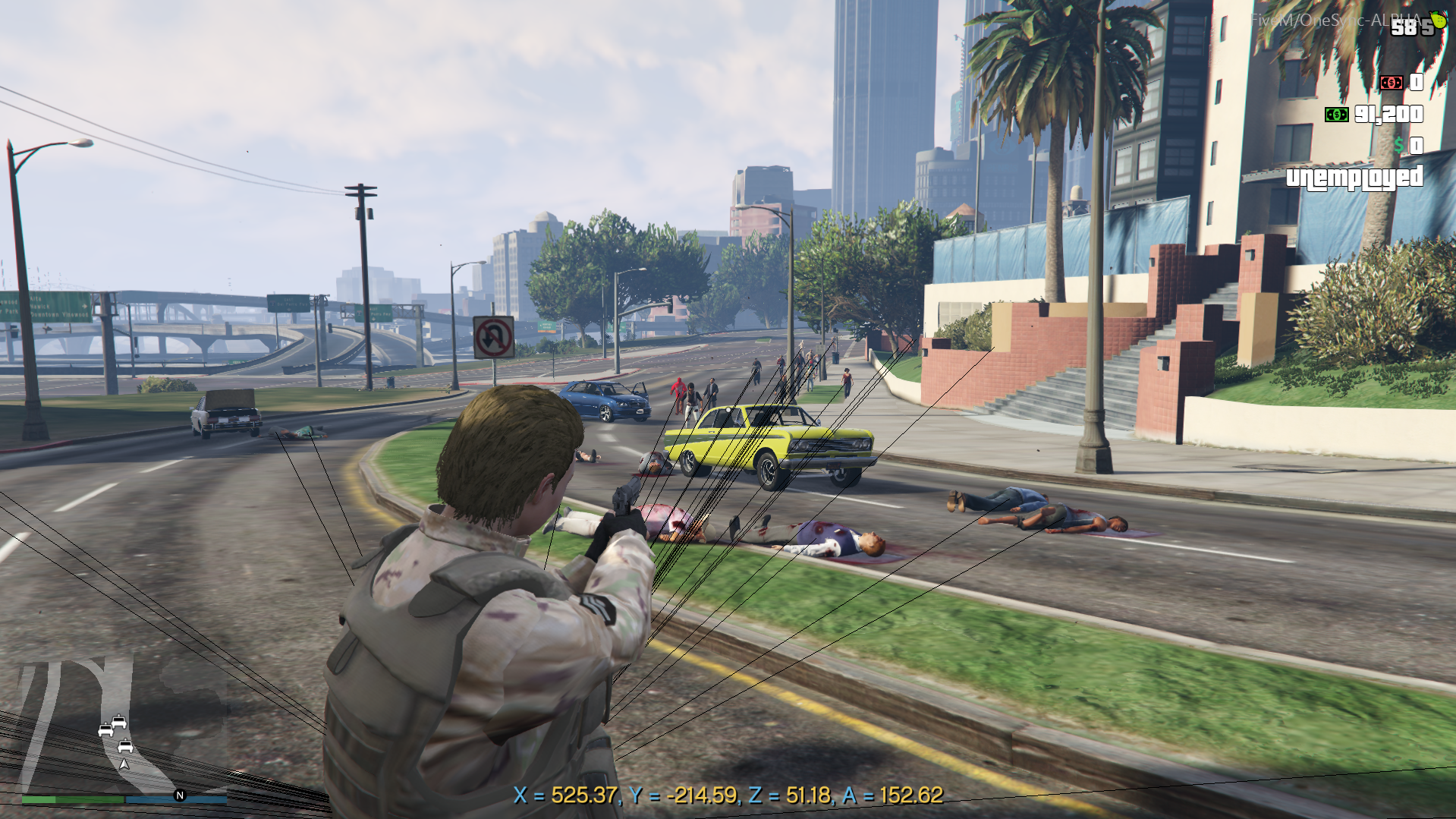This screenshot has width=1456, height=819.
Task: Click the red black-money icon
Action: pyautogui.click(x=1391, y=82)
